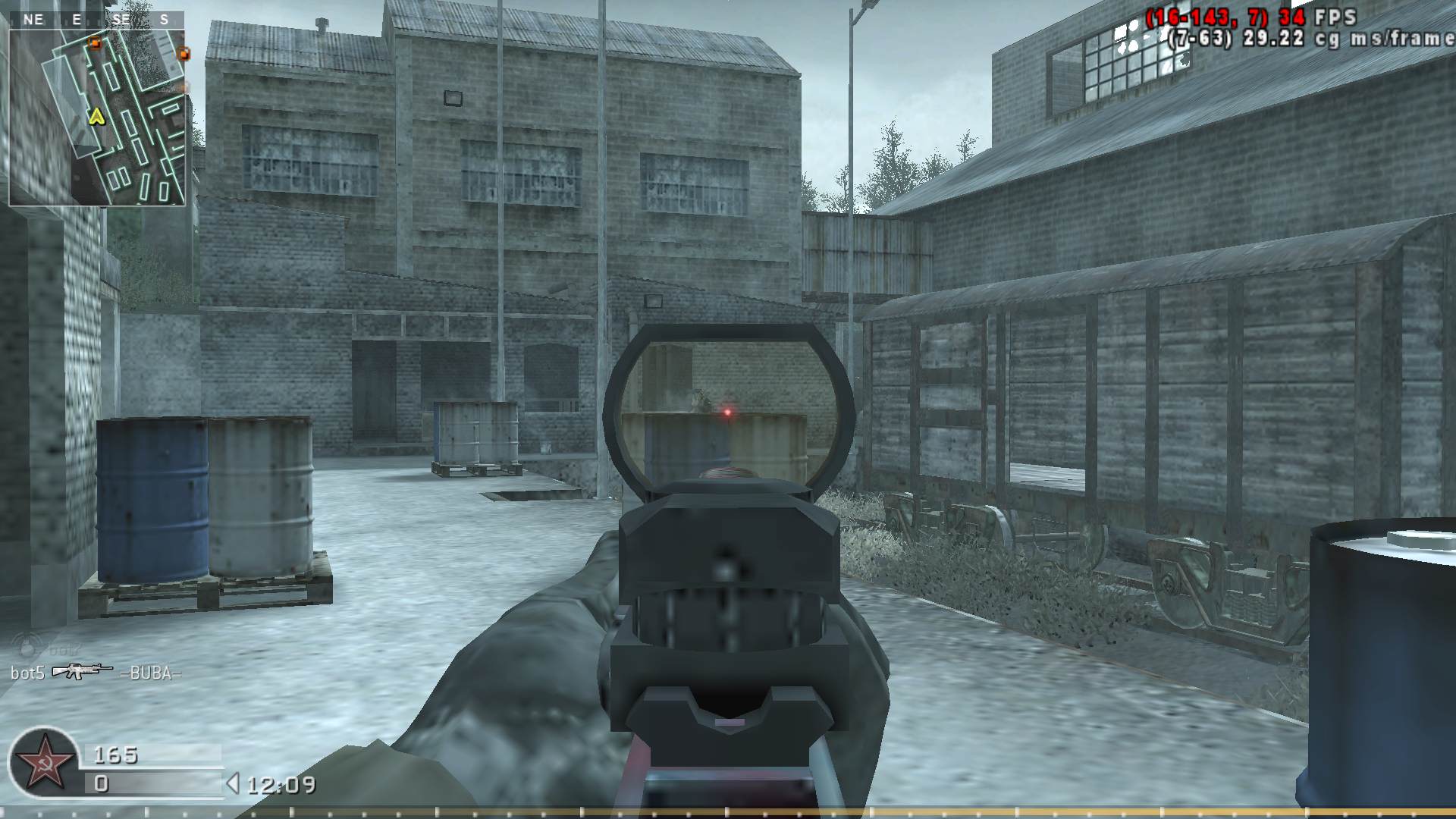
Task: Toggle the SE compass heading
Action: point(121,19)
